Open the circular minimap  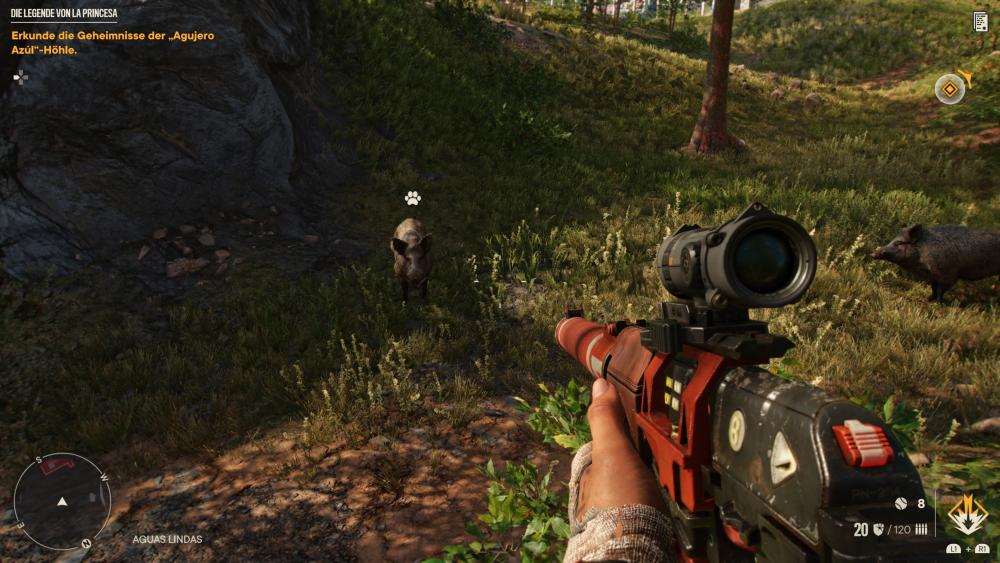tap(62, 501)
